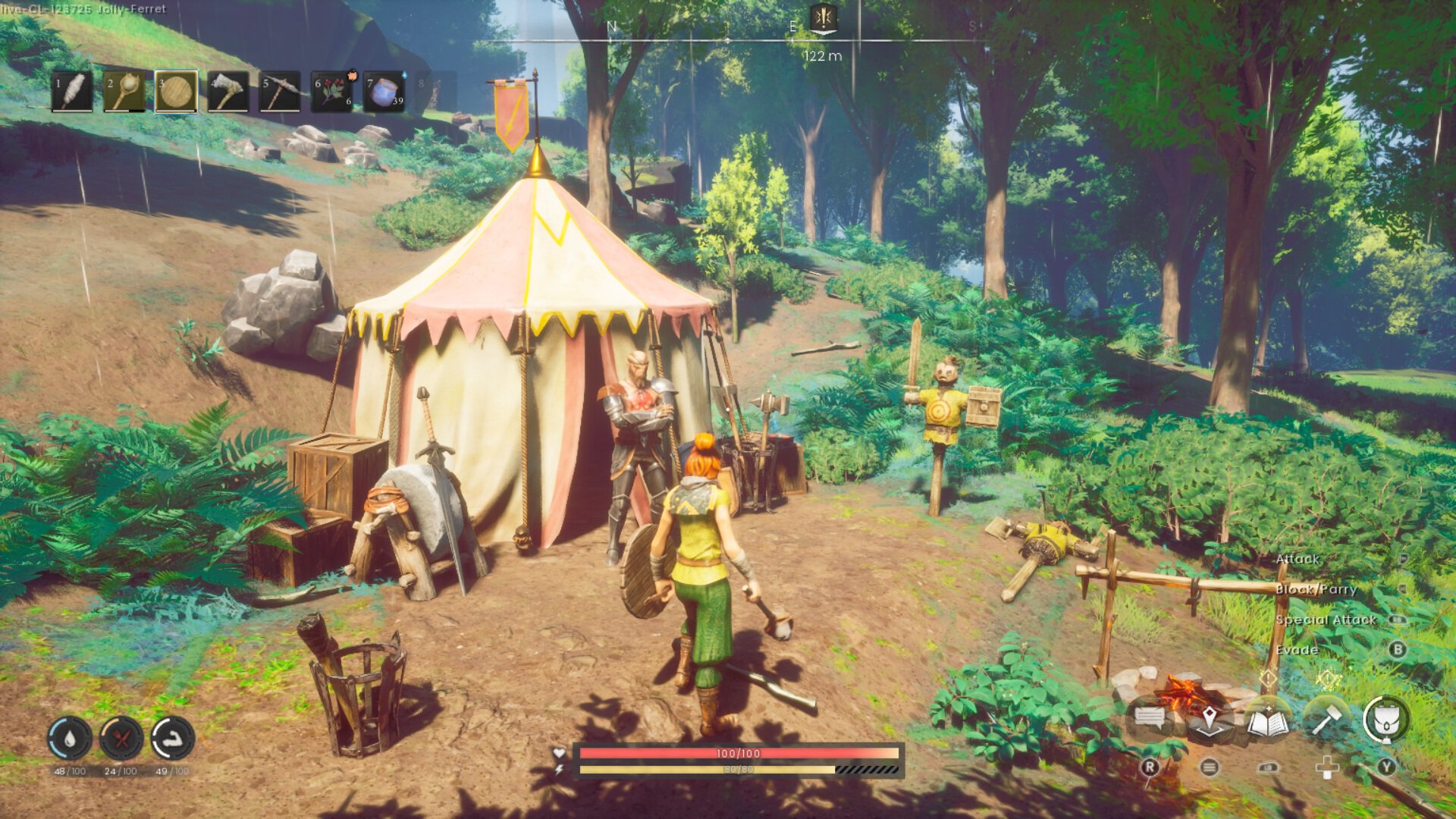Open the journal book icon
This screenshot has width=1456, height=819.
(1268, 721)
